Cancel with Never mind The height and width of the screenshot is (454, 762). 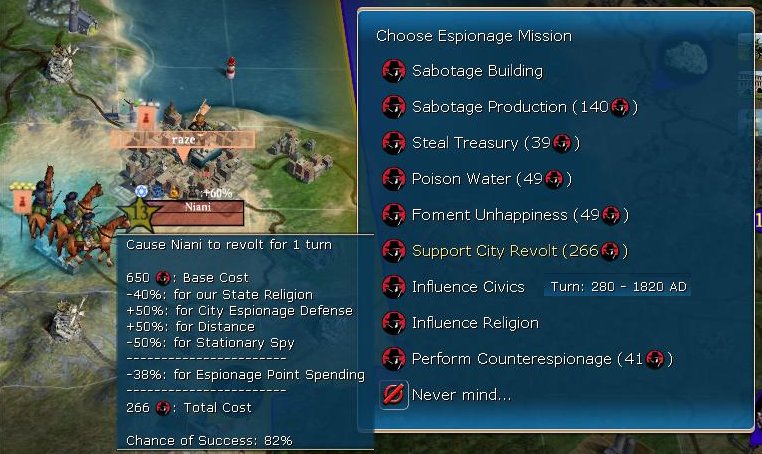coord(460,395)
